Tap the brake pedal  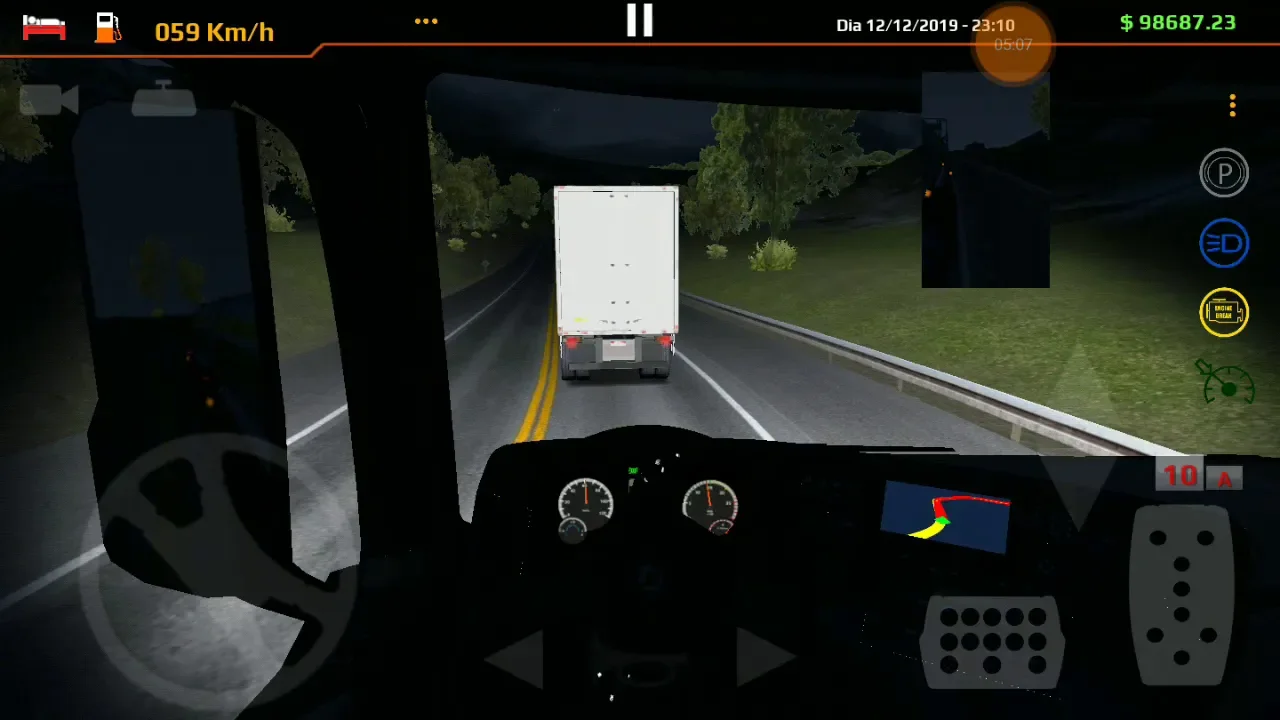pos(992,642)
